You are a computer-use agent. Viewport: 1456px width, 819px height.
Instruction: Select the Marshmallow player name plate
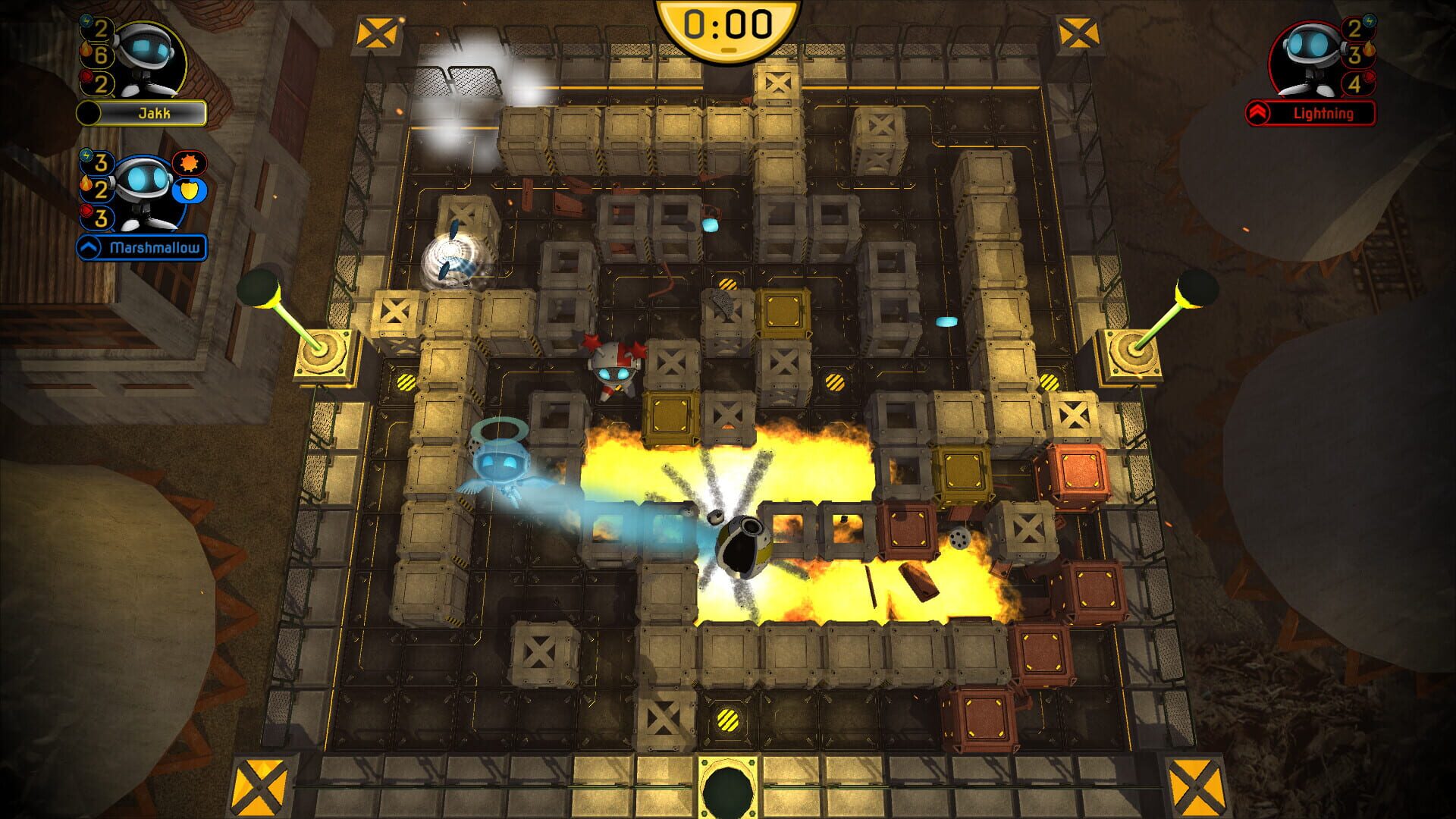pos(154,248)
